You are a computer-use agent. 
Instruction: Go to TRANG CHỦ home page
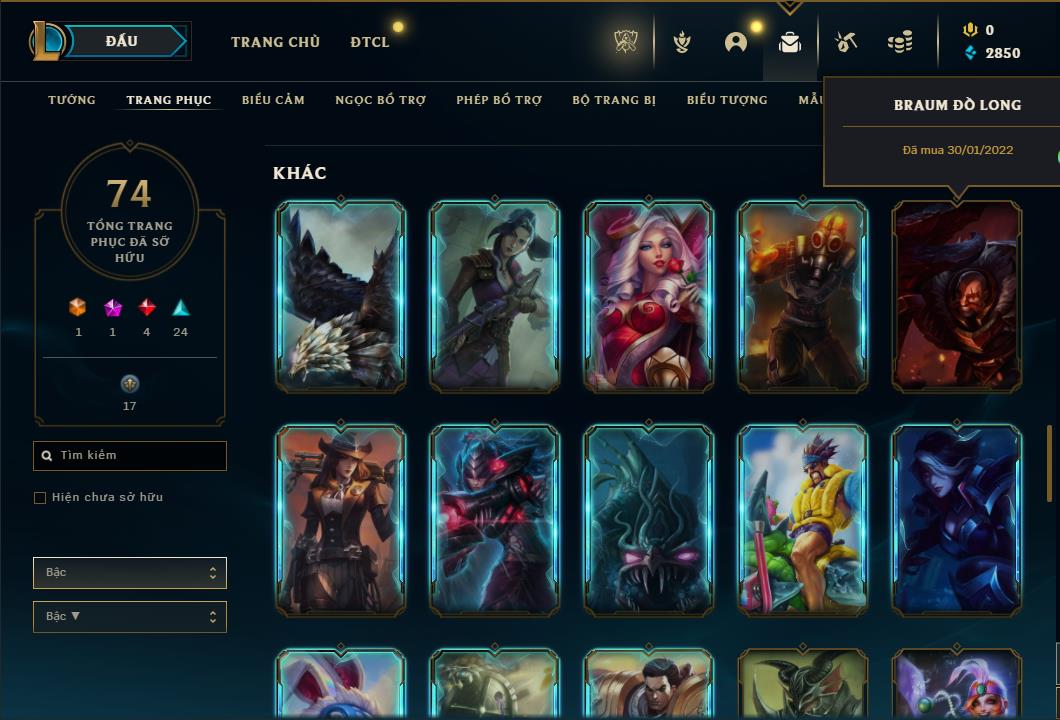click(275, 42)
